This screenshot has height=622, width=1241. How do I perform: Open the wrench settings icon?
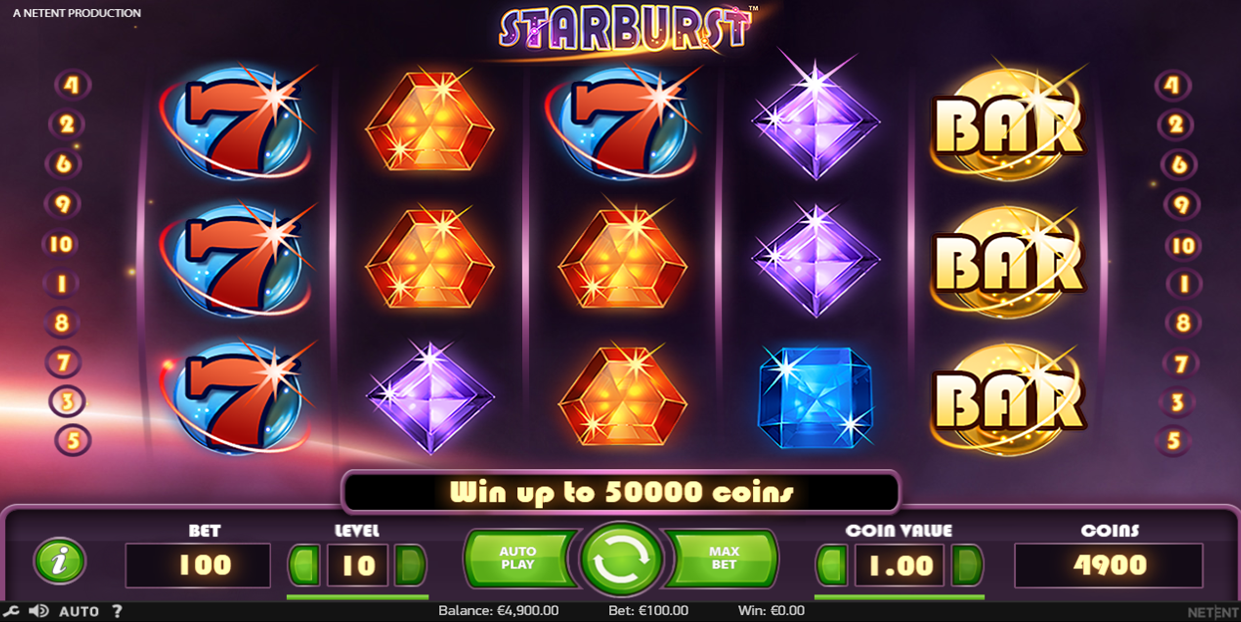11,611
